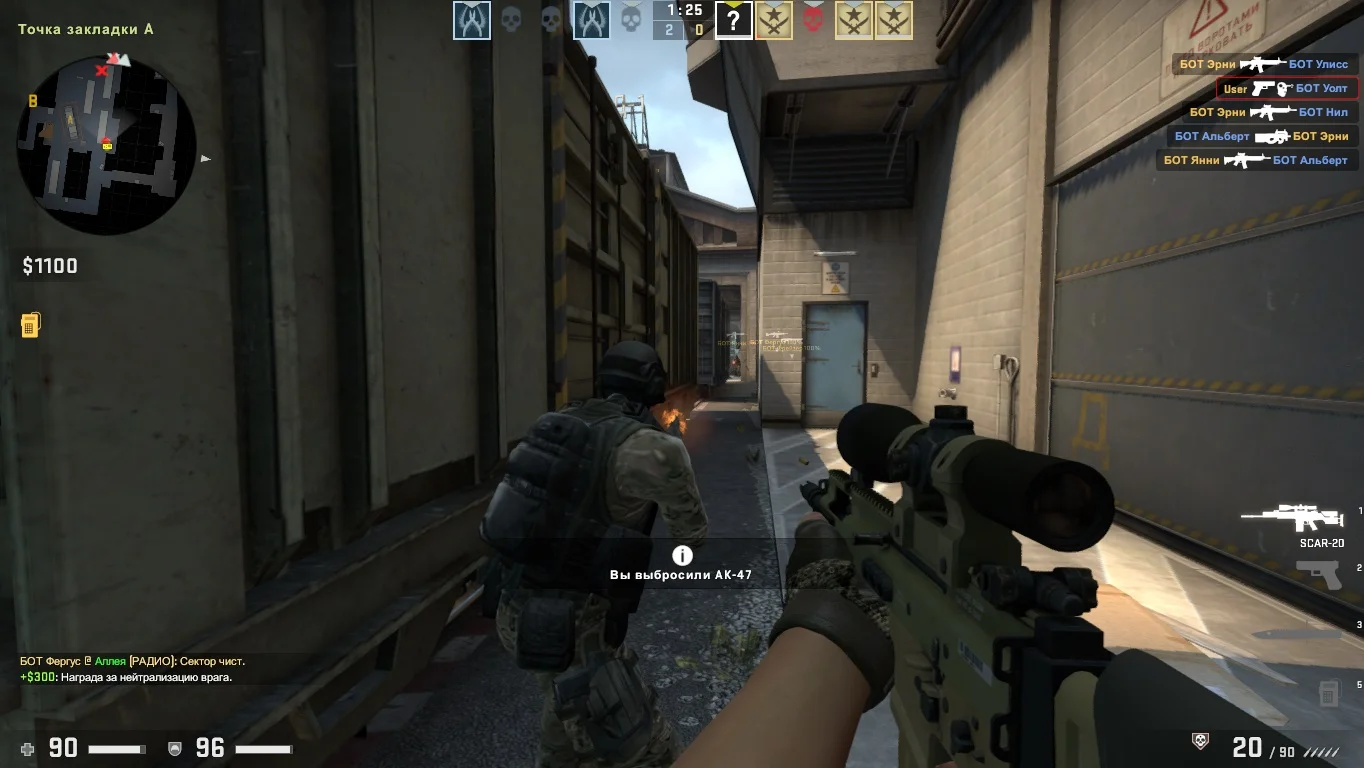Image resolution: width=1364 pixels, height=768 pixels.
Task: Click the БОТ Фергус radio chat message
Action: coord(132,661)
